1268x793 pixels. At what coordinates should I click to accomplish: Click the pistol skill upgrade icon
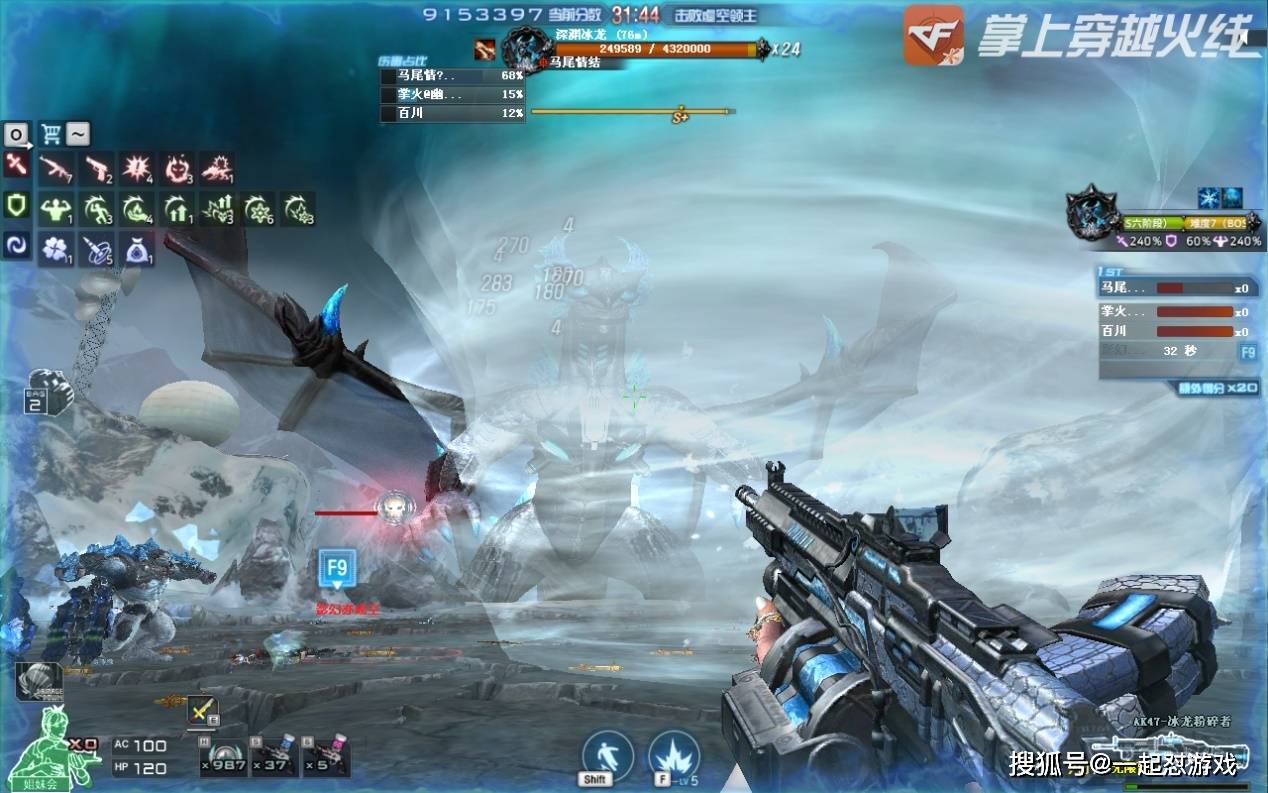coord(97,168)
